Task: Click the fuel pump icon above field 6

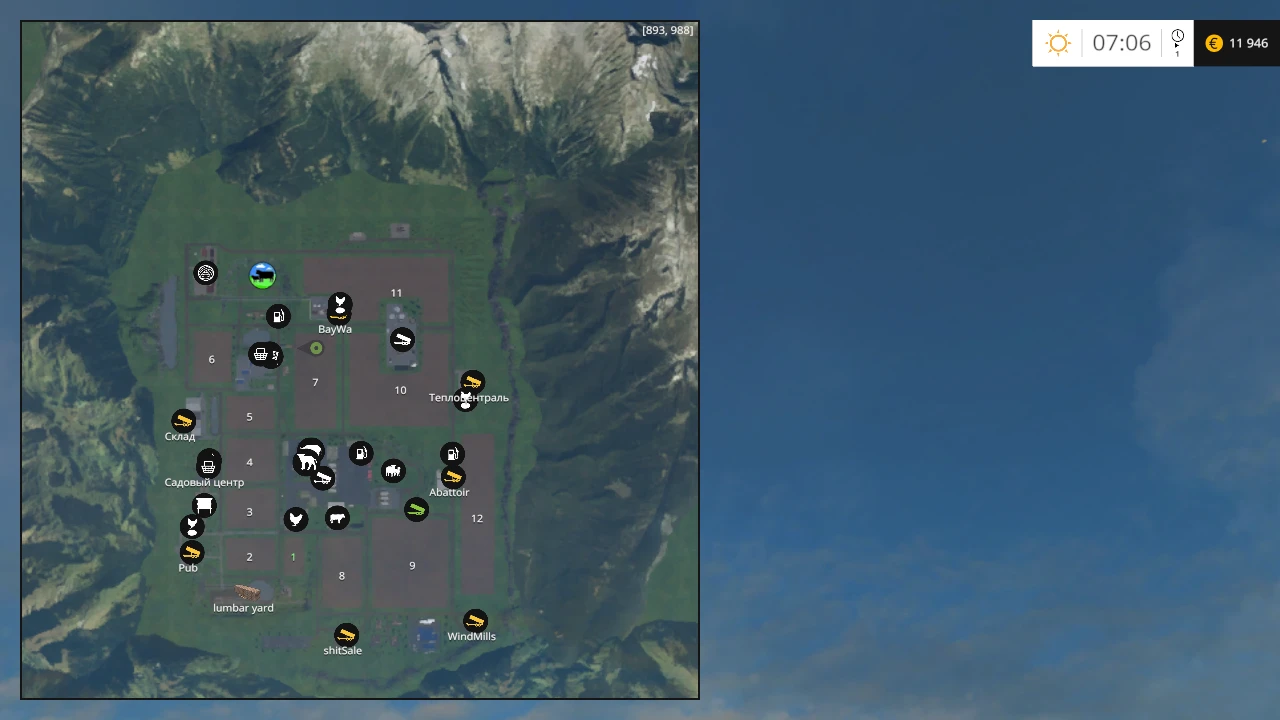Action: [x=278, y=316]
